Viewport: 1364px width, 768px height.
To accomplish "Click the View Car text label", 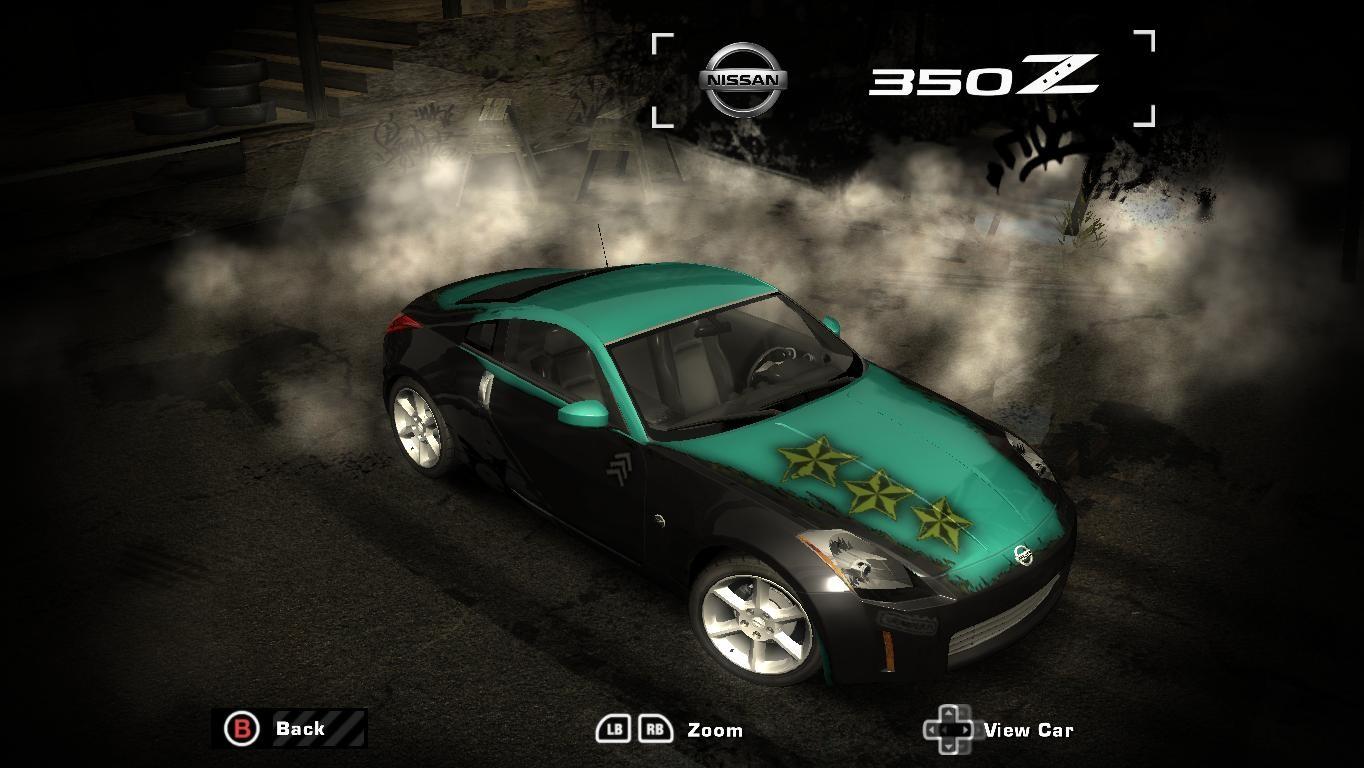I will (1030, 730).
